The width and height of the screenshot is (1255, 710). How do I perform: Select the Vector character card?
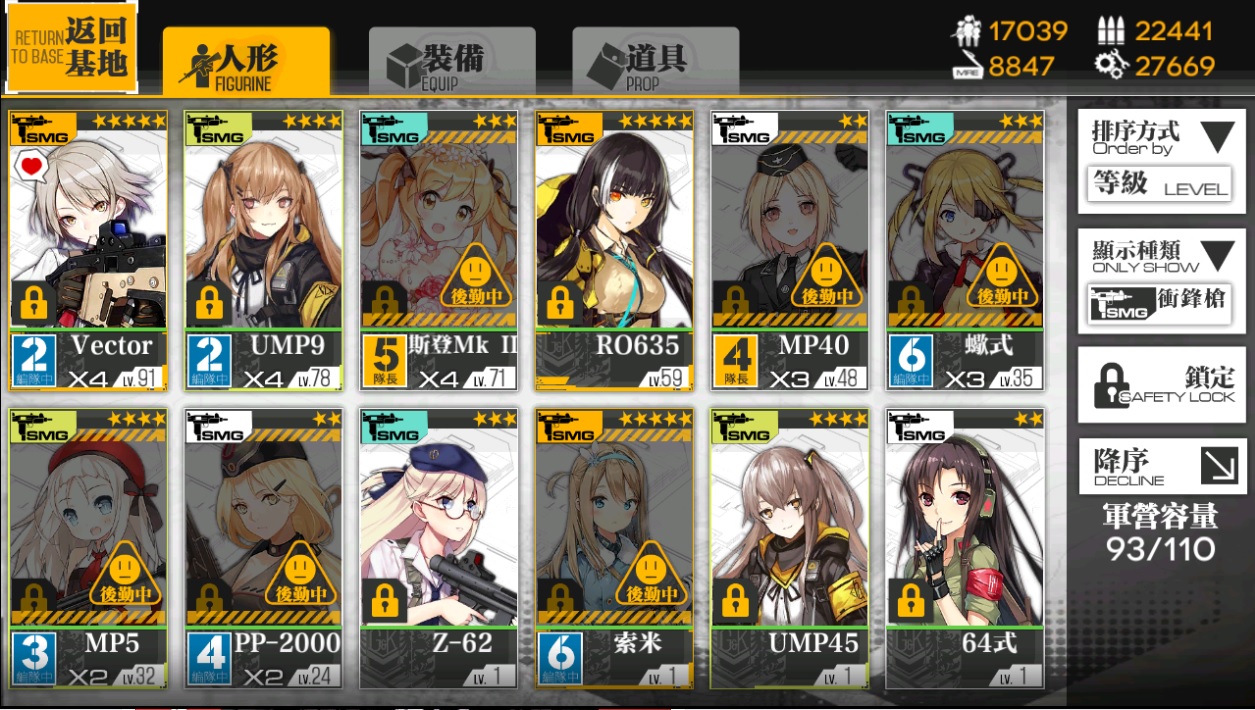click(89, 250)
